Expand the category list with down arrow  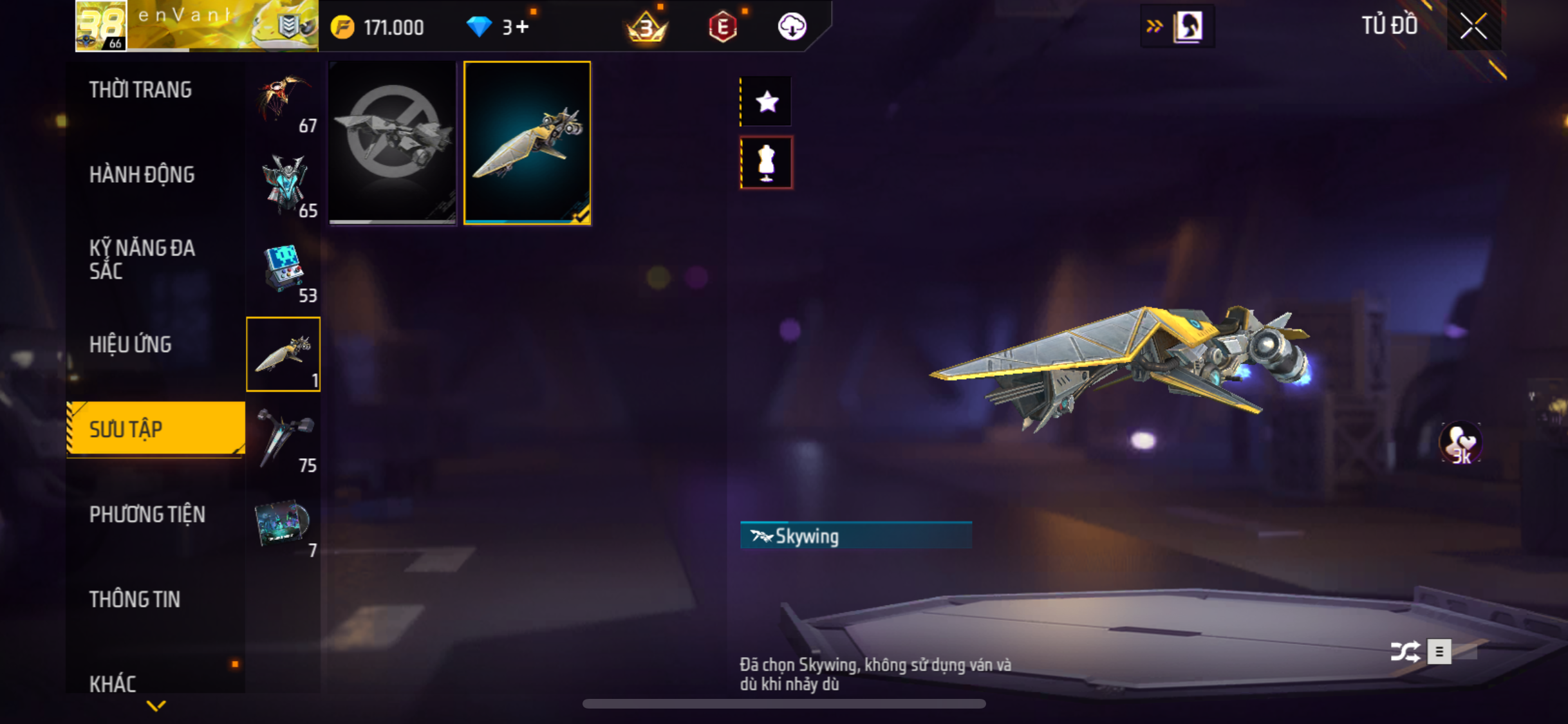point(156,706)
